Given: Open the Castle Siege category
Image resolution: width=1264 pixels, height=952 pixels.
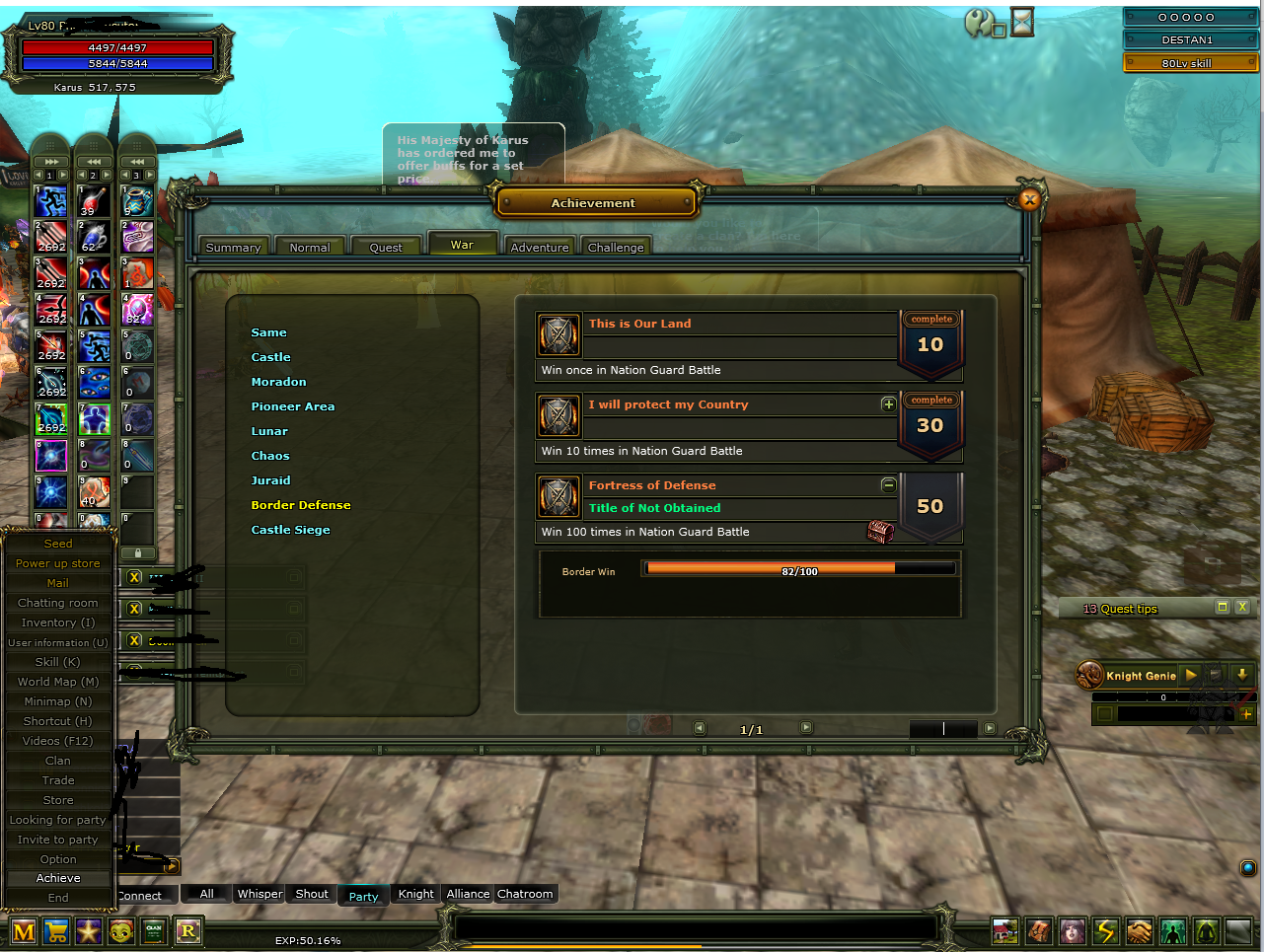Looking at the screenshot, I should [x=290, y=530].
